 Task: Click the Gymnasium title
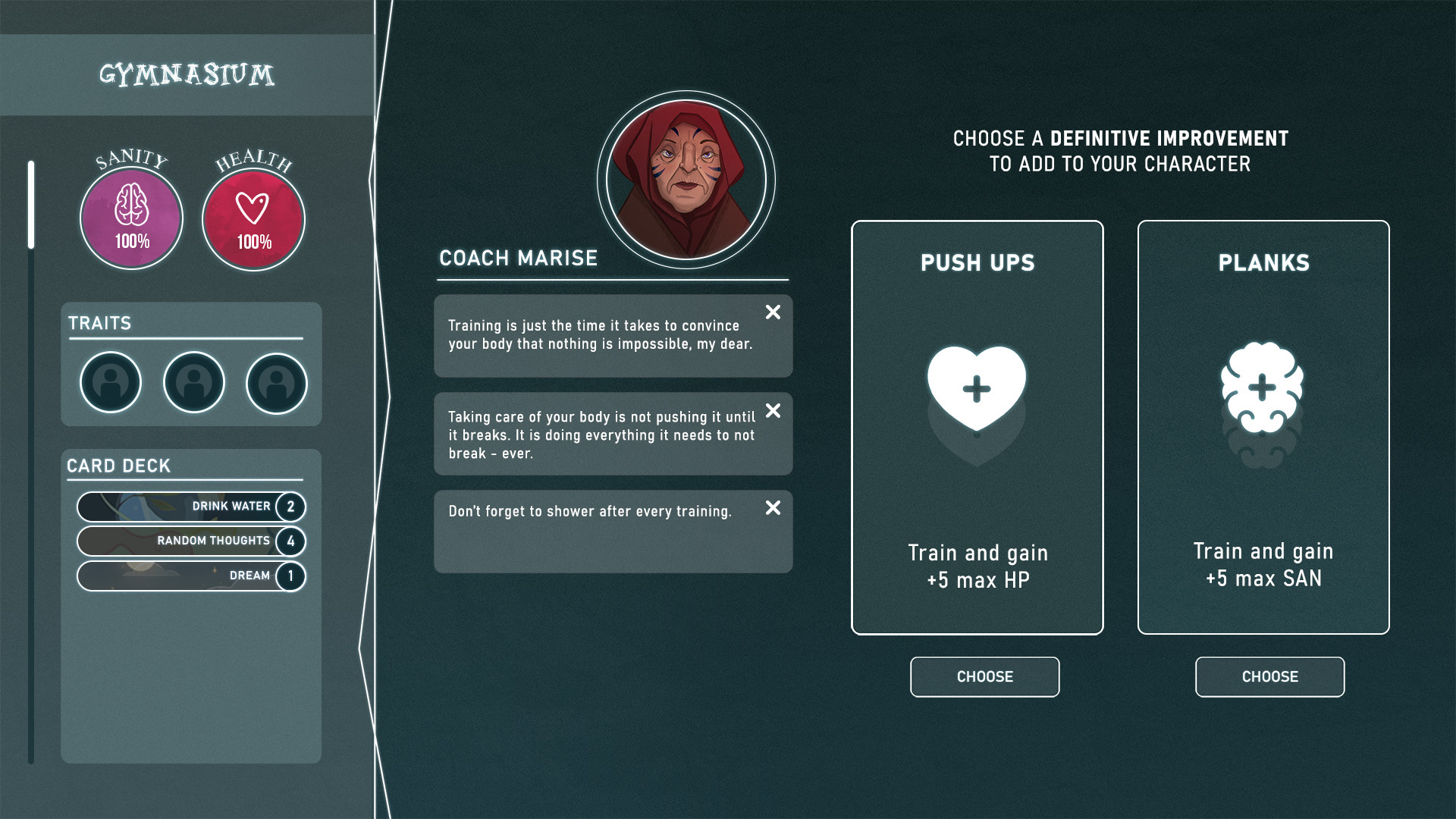click(x=187, y=74)
